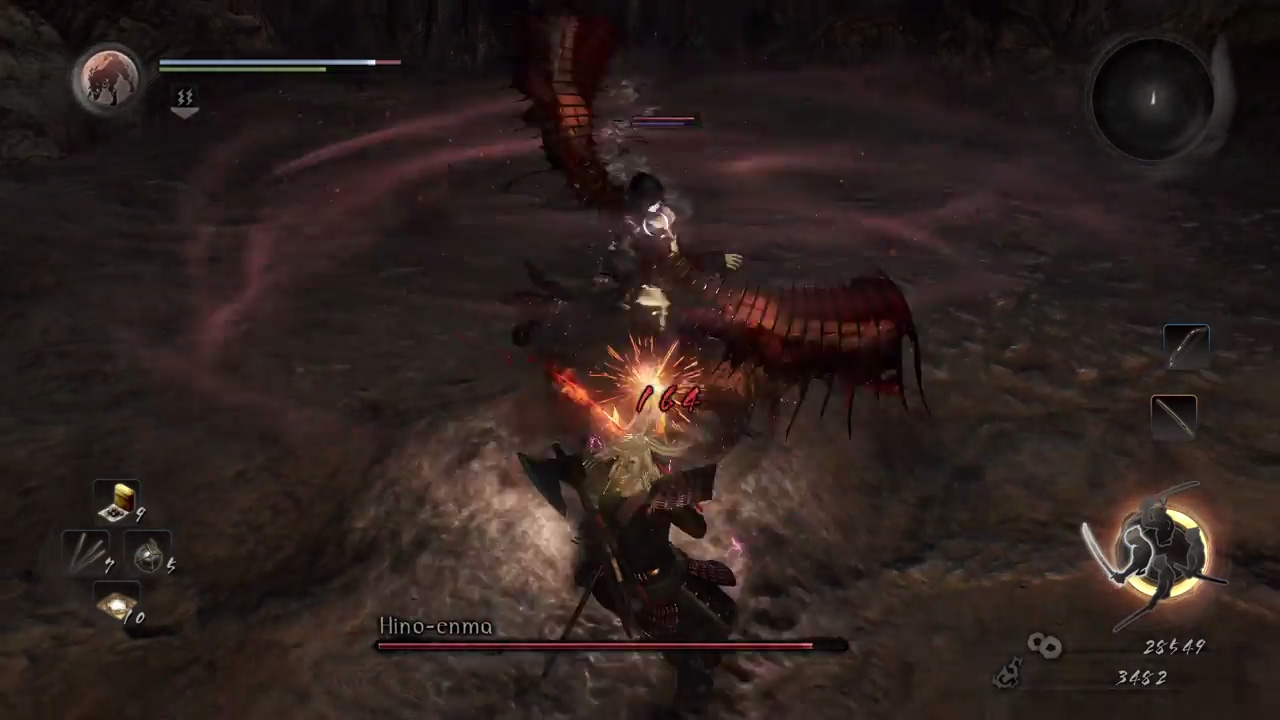Click the buff status icon below the health bar
Viewport: 1280px width, 720px height.
coord(185,97)
